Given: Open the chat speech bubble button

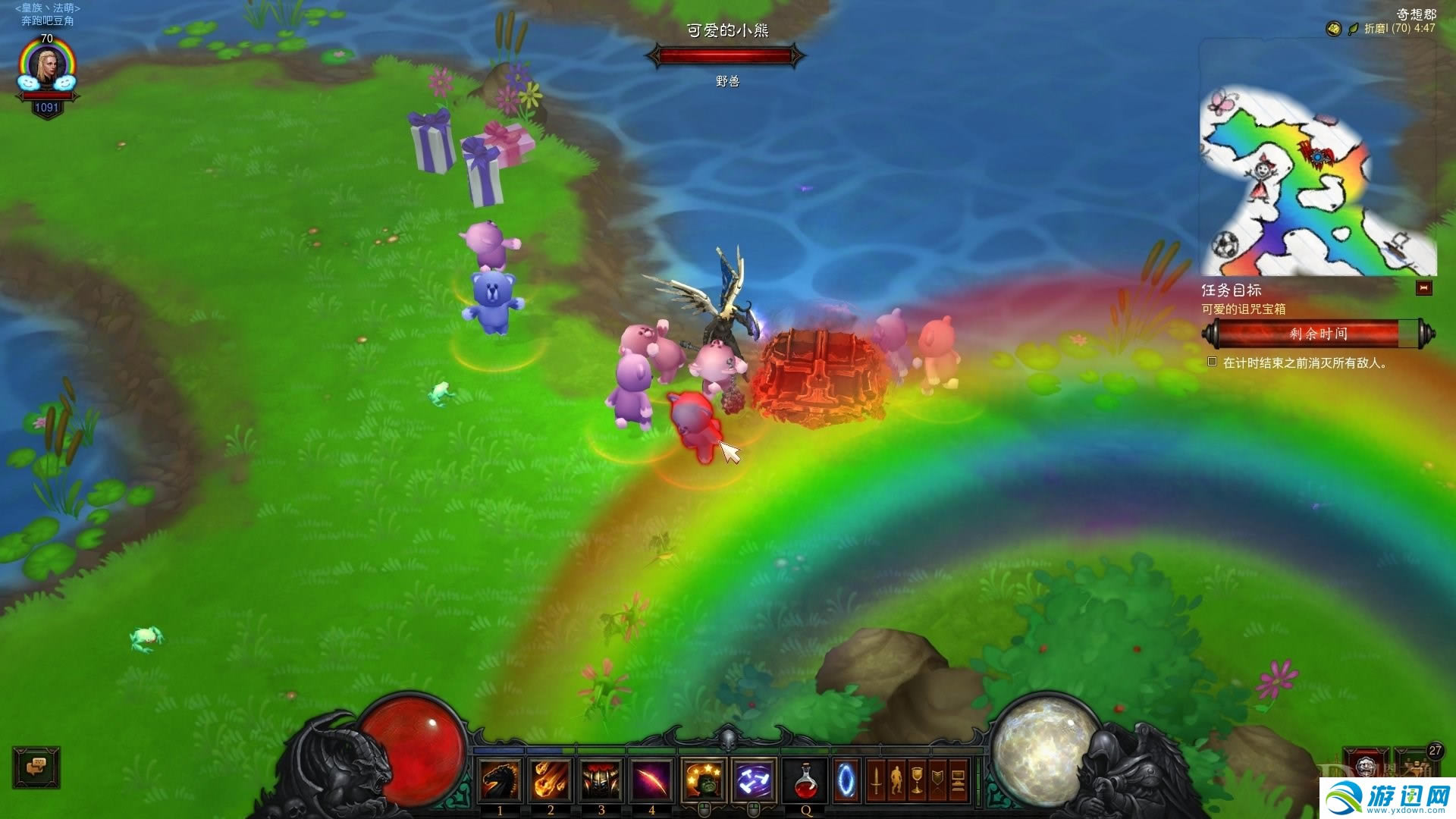Looking at the screenshot, I should [x=36, y=767].
